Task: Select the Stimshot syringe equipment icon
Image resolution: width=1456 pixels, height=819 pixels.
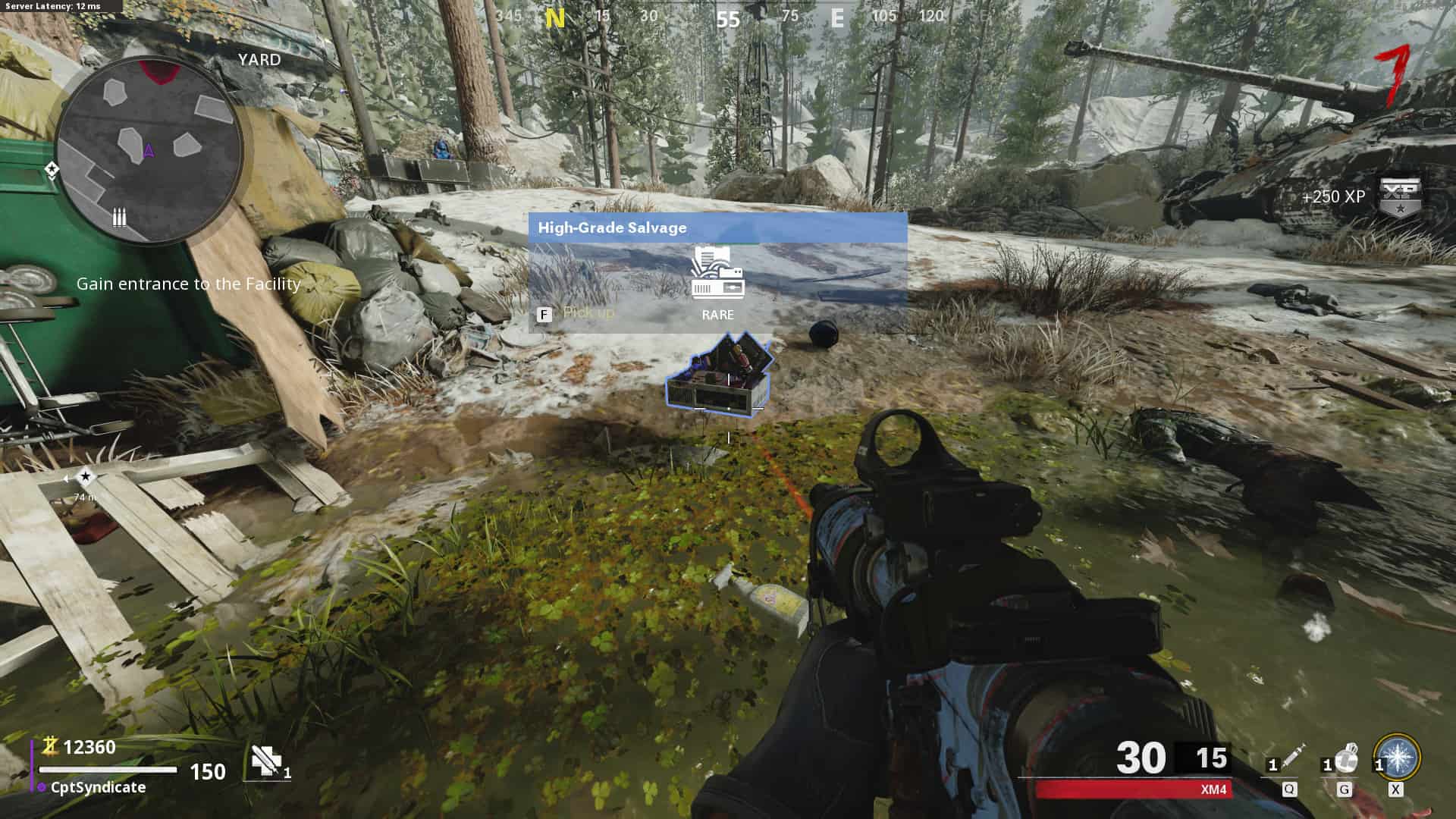Action: [x=1291, y=758]
